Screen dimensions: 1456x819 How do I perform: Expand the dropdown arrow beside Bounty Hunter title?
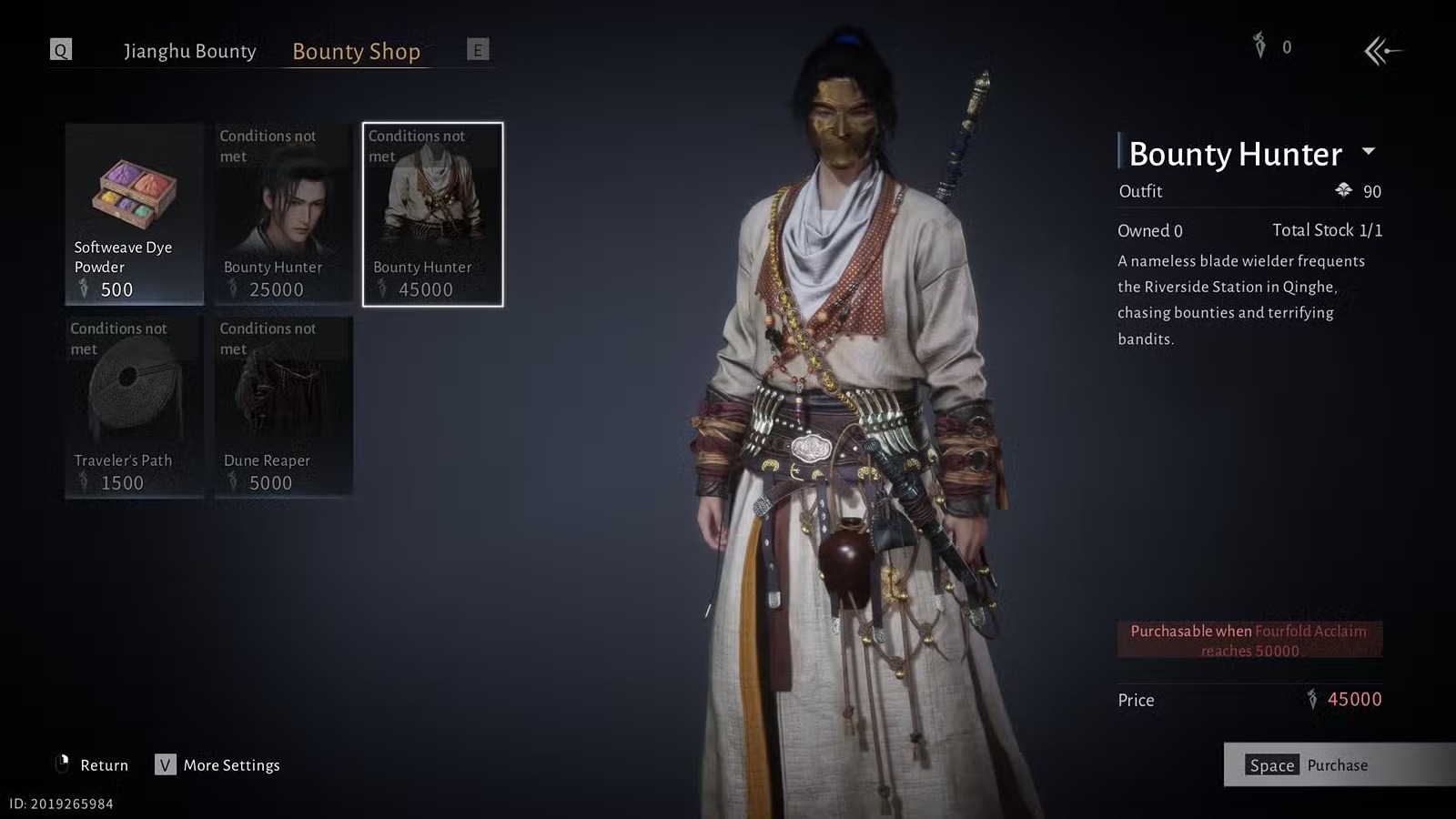[1368, 151]
